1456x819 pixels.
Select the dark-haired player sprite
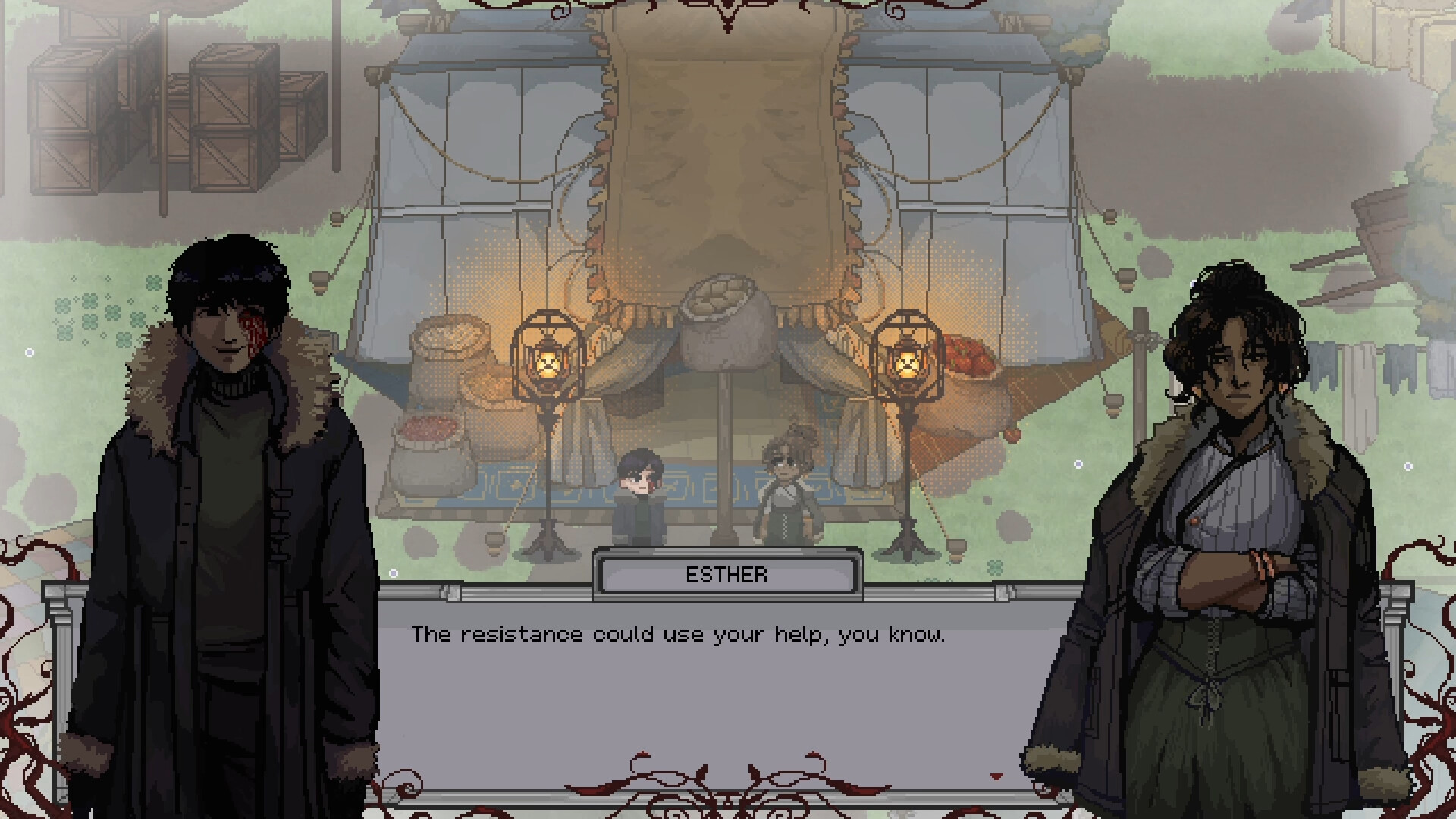pos(639,493)
